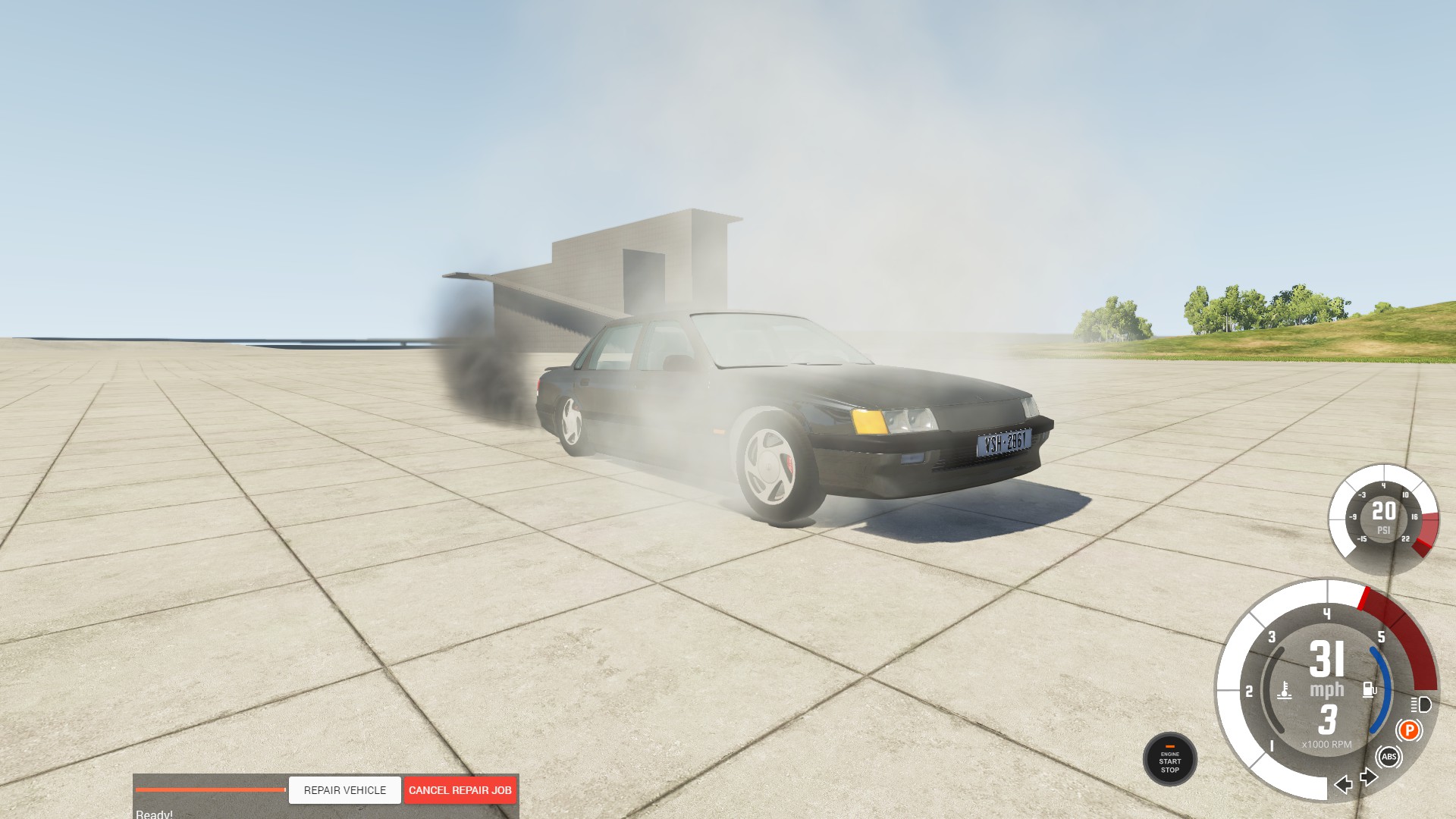Screen dimensions: 1456x819
Task: Click the coolant temperature icon
Action: tap(1285, 689)
